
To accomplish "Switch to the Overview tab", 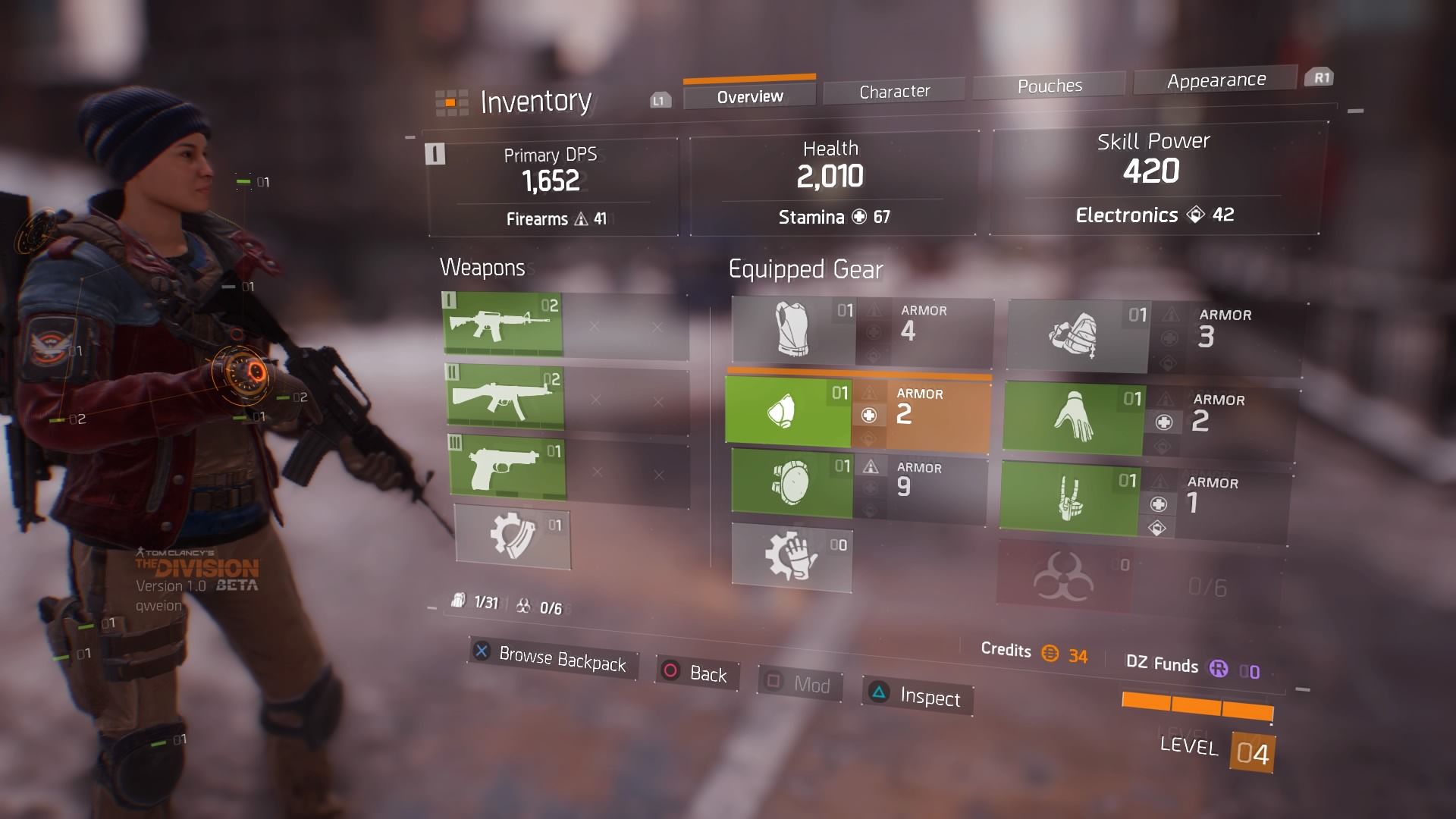I will tap(749, 96).
